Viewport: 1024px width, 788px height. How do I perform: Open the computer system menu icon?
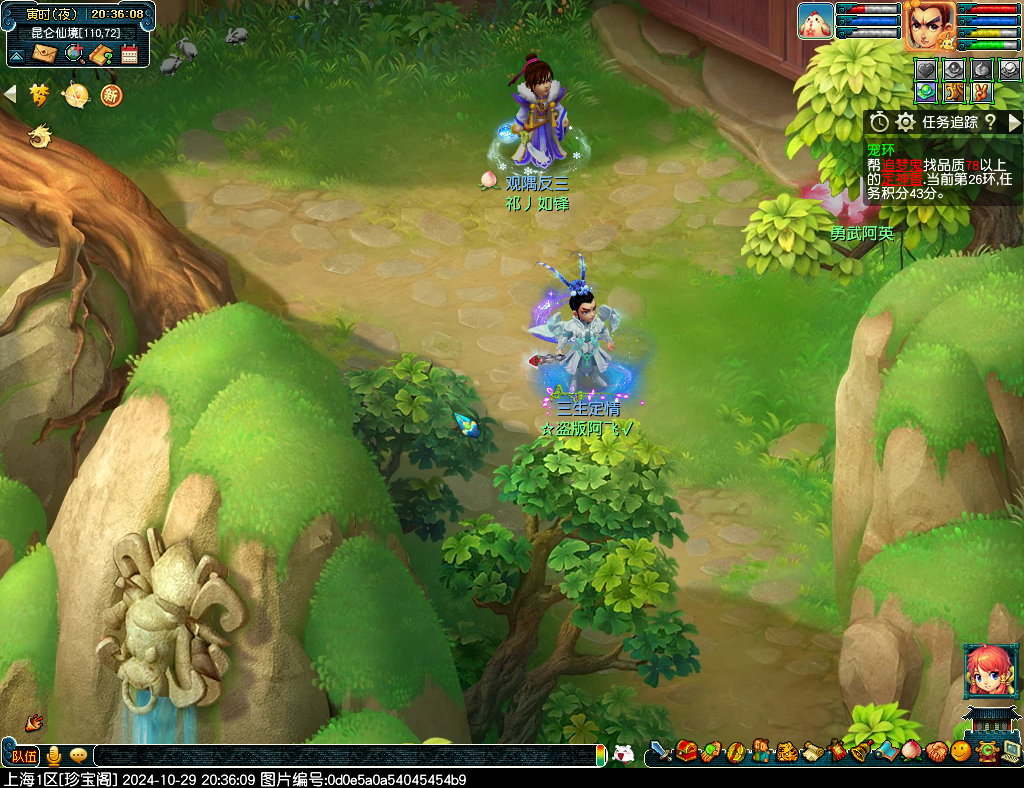pyautogui.click(x=1011, y=750)
